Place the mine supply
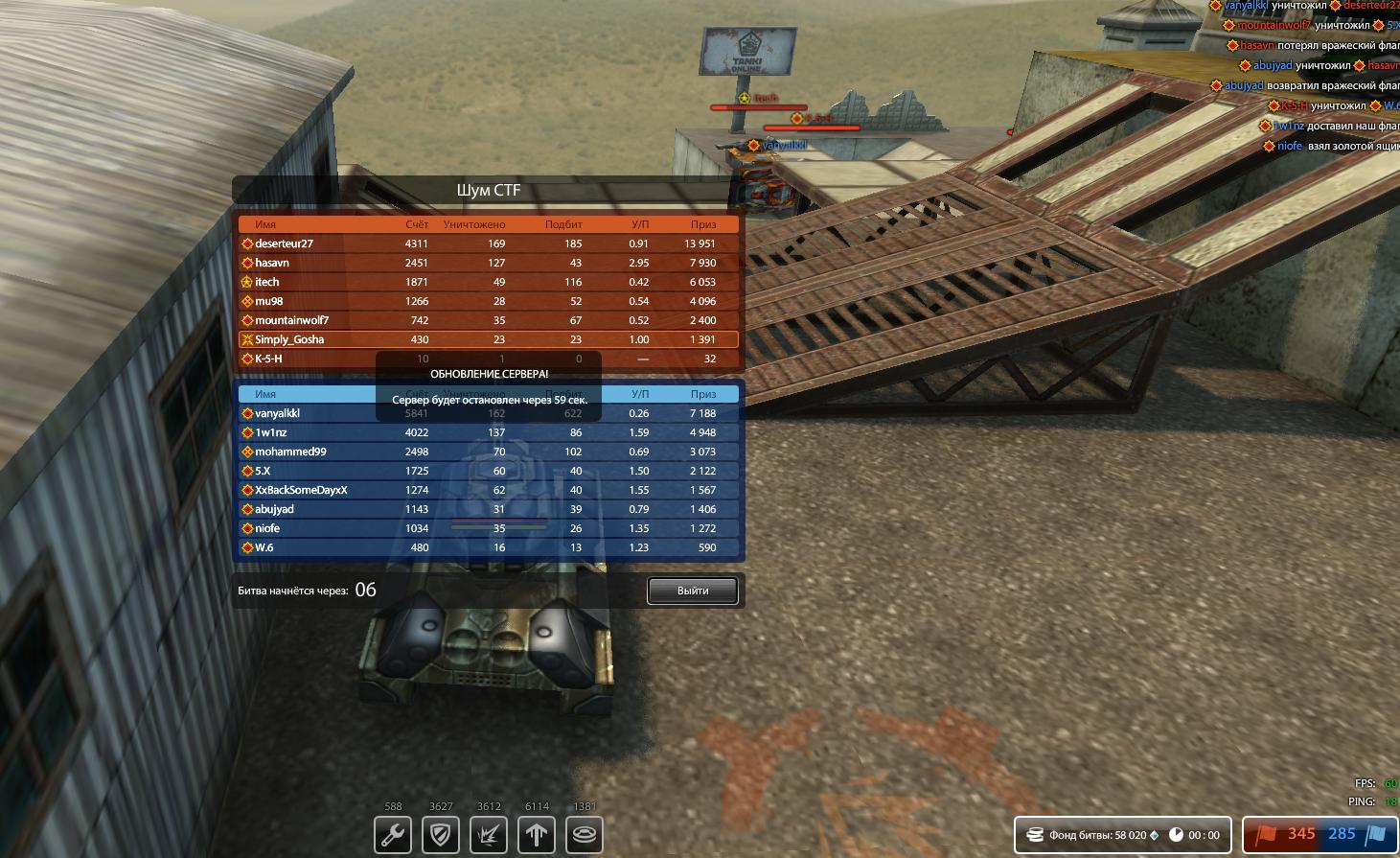The image size is (1400, 858). click(x=584, y=835)
